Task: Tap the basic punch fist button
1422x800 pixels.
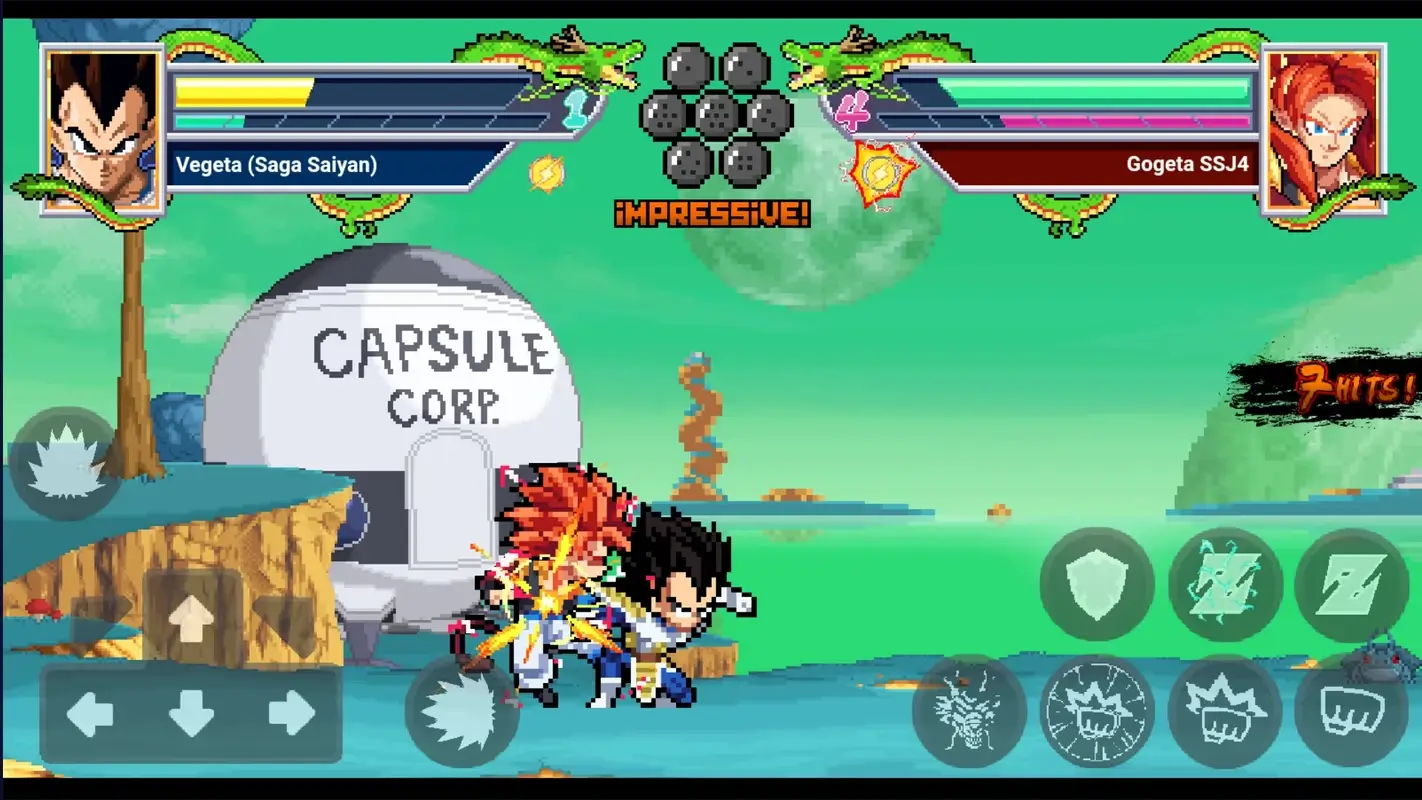Action: (x=1352, y=711)
